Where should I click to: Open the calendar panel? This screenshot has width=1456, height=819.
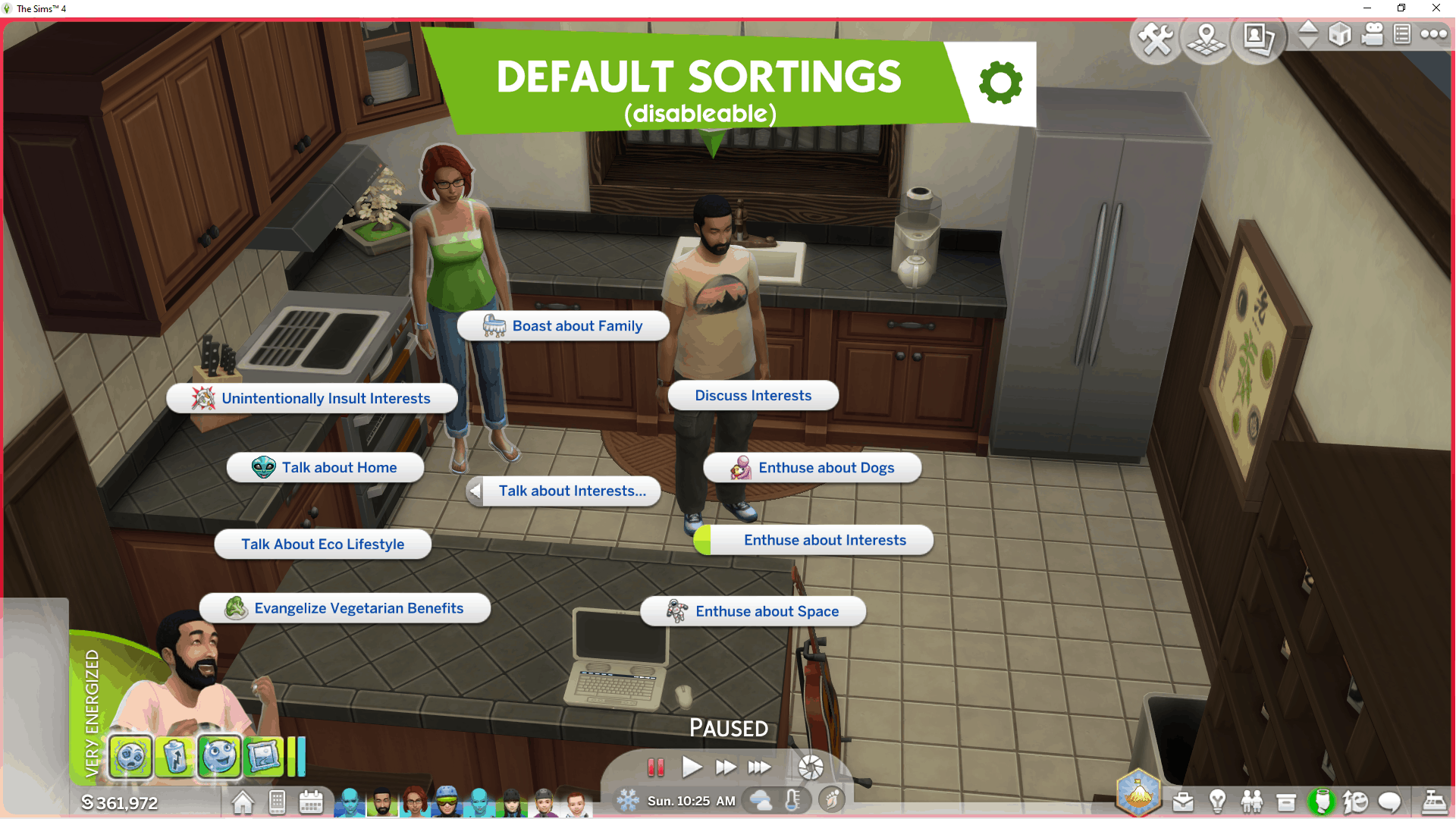[x=311, y=802]
